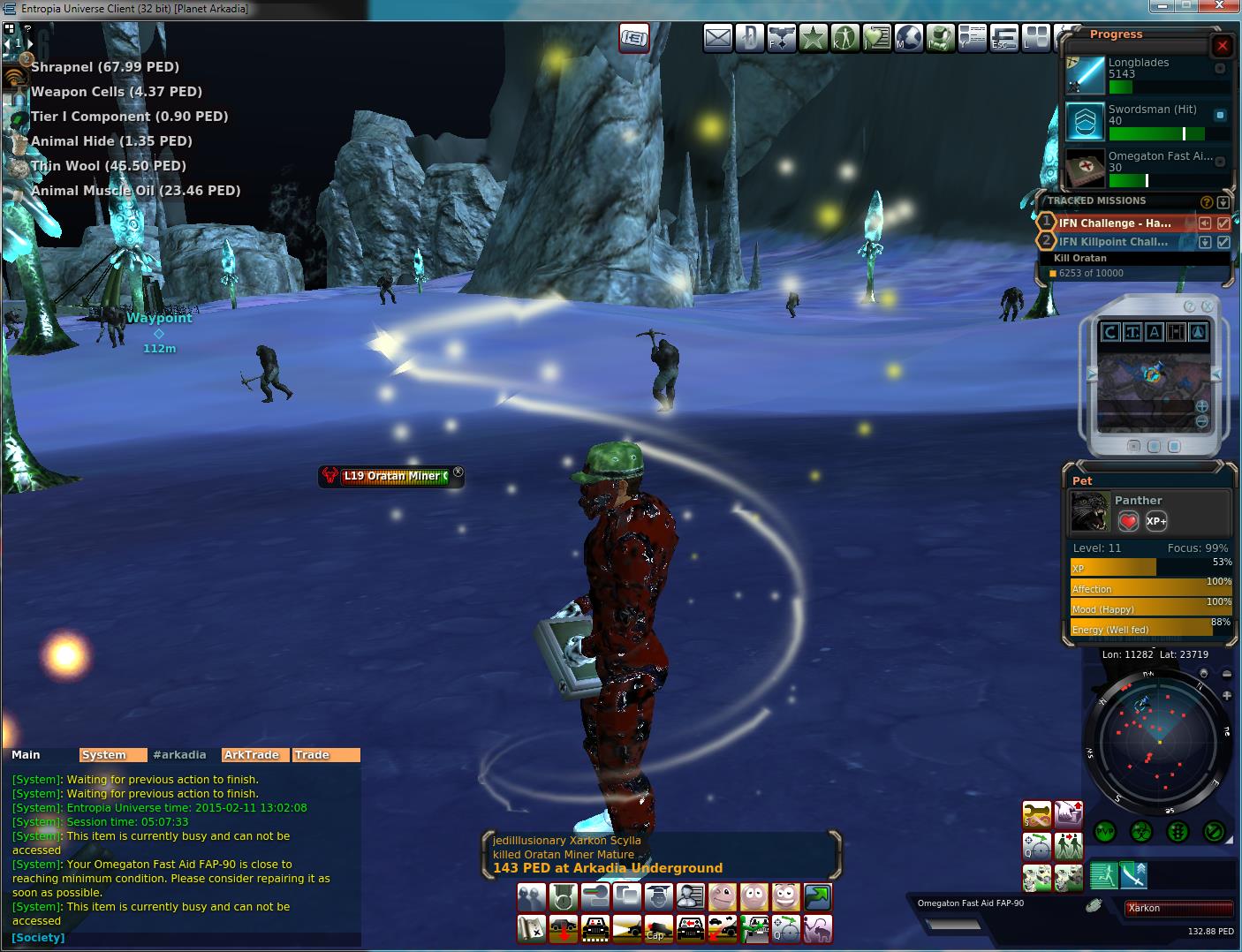Select the IFN Challenge tracked mission

point(1115,223)
